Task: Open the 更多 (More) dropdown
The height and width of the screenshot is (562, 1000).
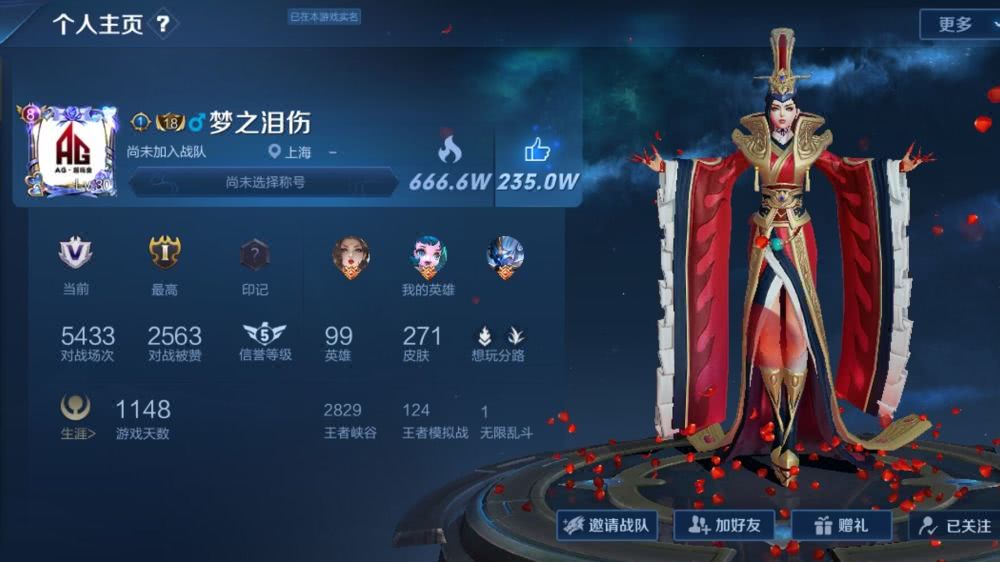Action: pos(957,25)
